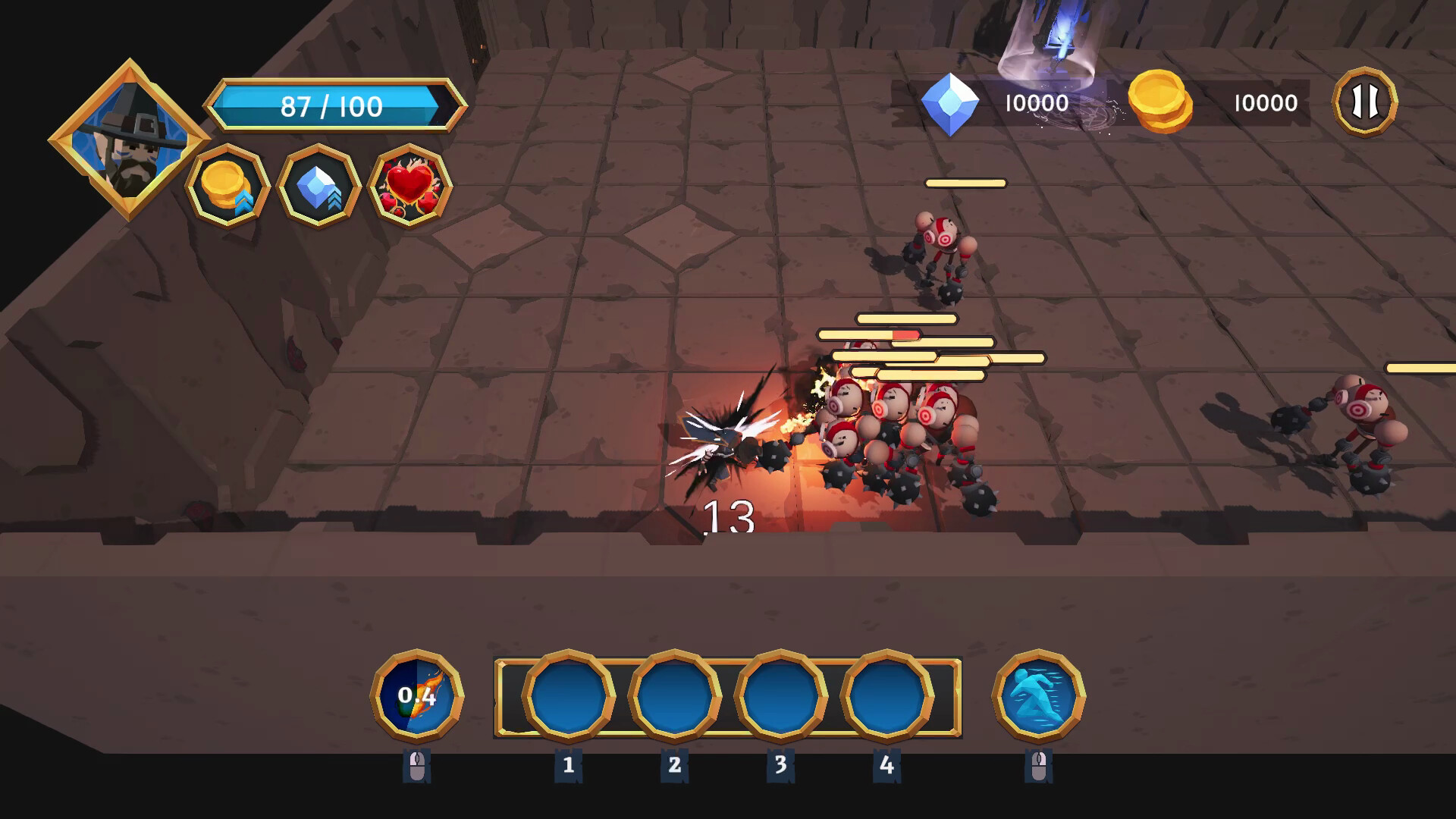
Task: Click the gem icon beside 10000
Action: [953, 103]
